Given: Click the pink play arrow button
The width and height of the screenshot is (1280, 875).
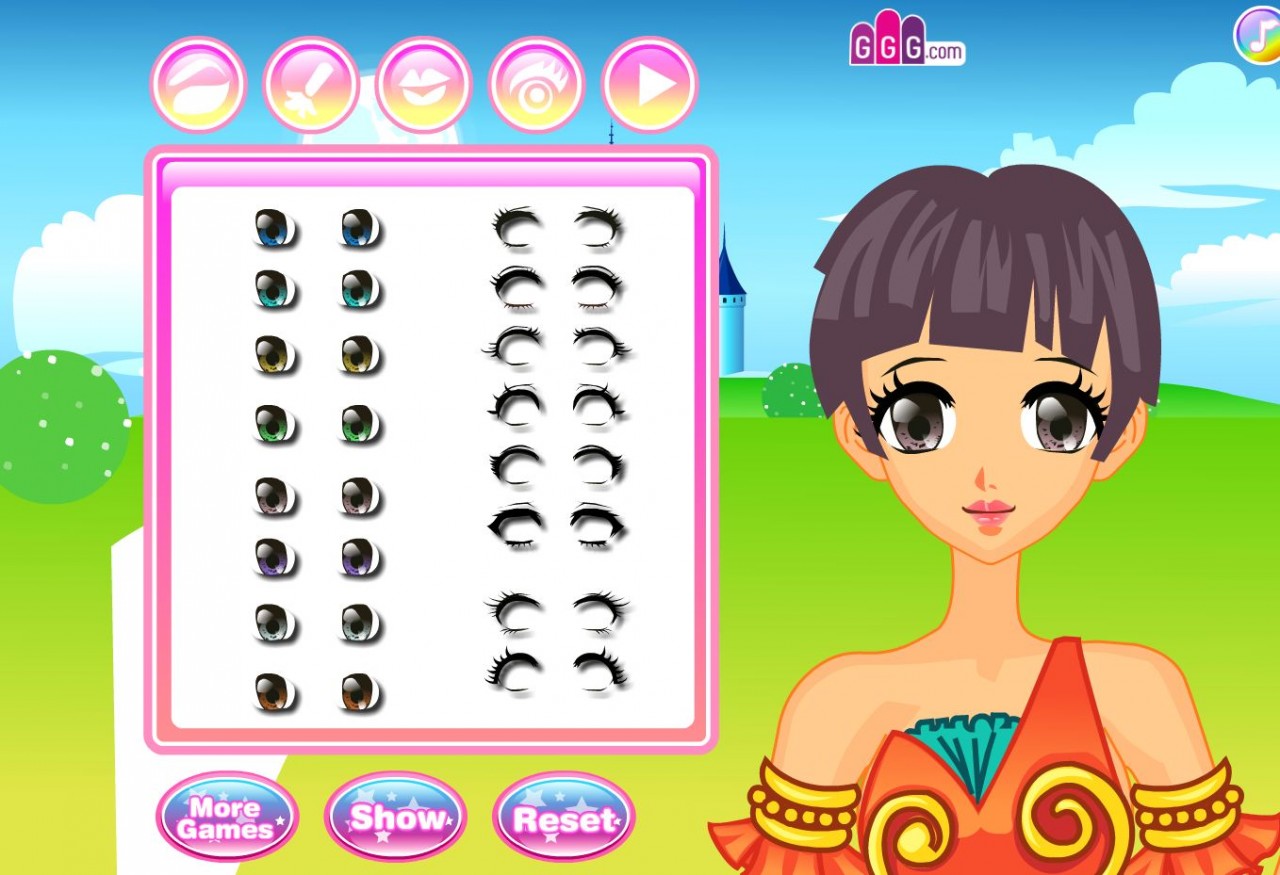Looking at the screenshot, I should pos(649,86).
